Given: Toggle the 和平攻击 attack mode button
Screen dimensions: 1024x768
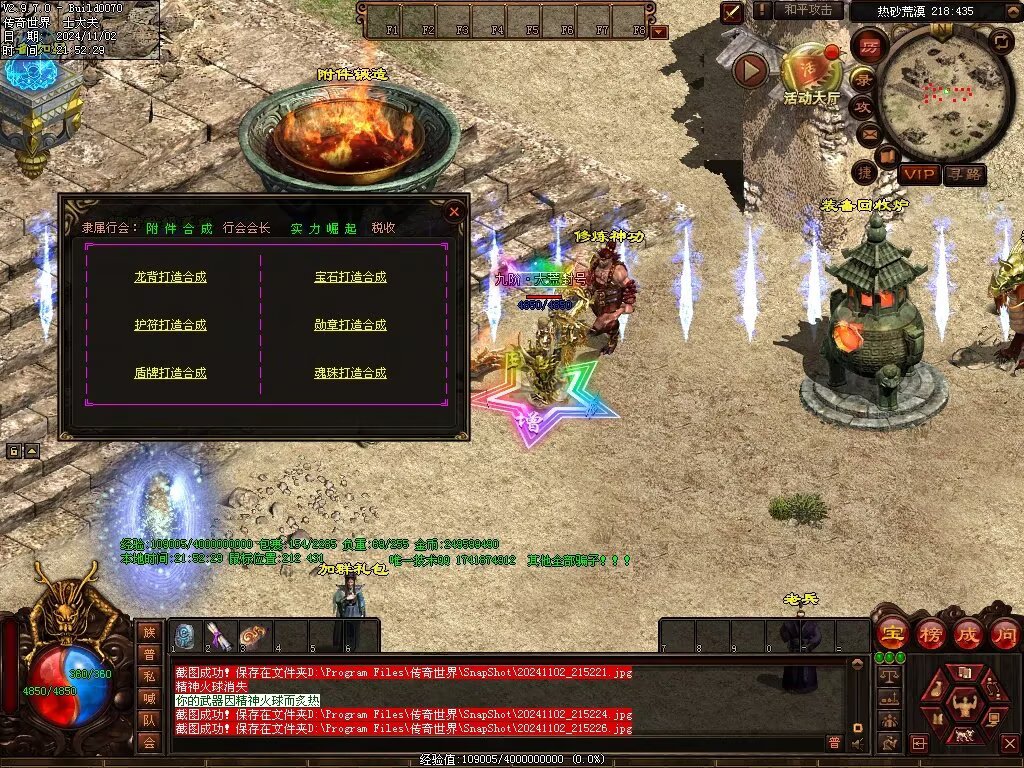Looking at the screenshot, I should pyautogui.click(x=807, y=10).
